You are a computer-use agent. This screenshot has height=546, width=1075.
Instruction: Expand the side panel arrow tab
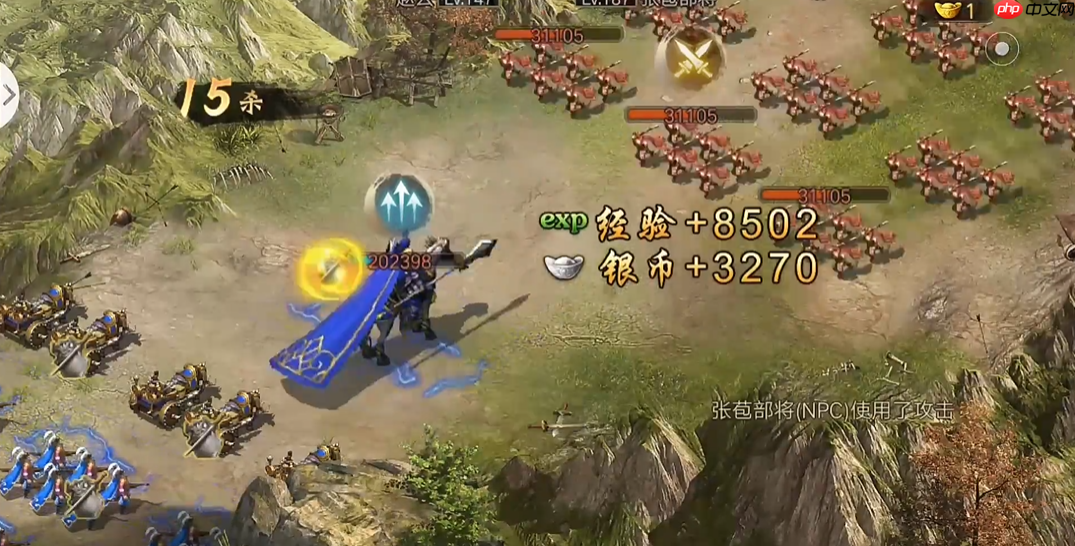click(8, 96)
